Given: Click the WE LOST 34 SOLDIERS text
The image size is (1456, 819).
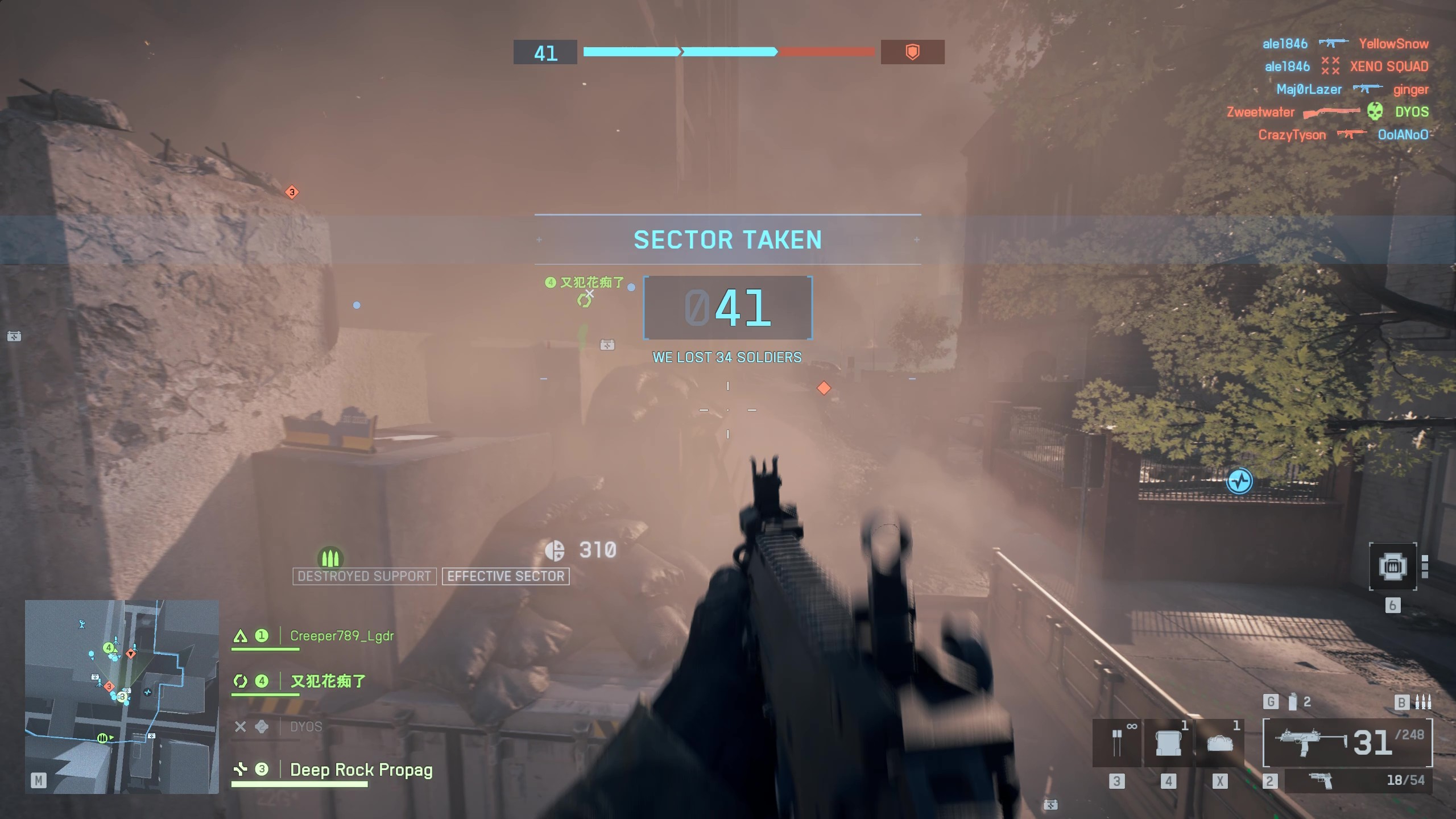Looking at the screenshot, I should click(727, 358).
